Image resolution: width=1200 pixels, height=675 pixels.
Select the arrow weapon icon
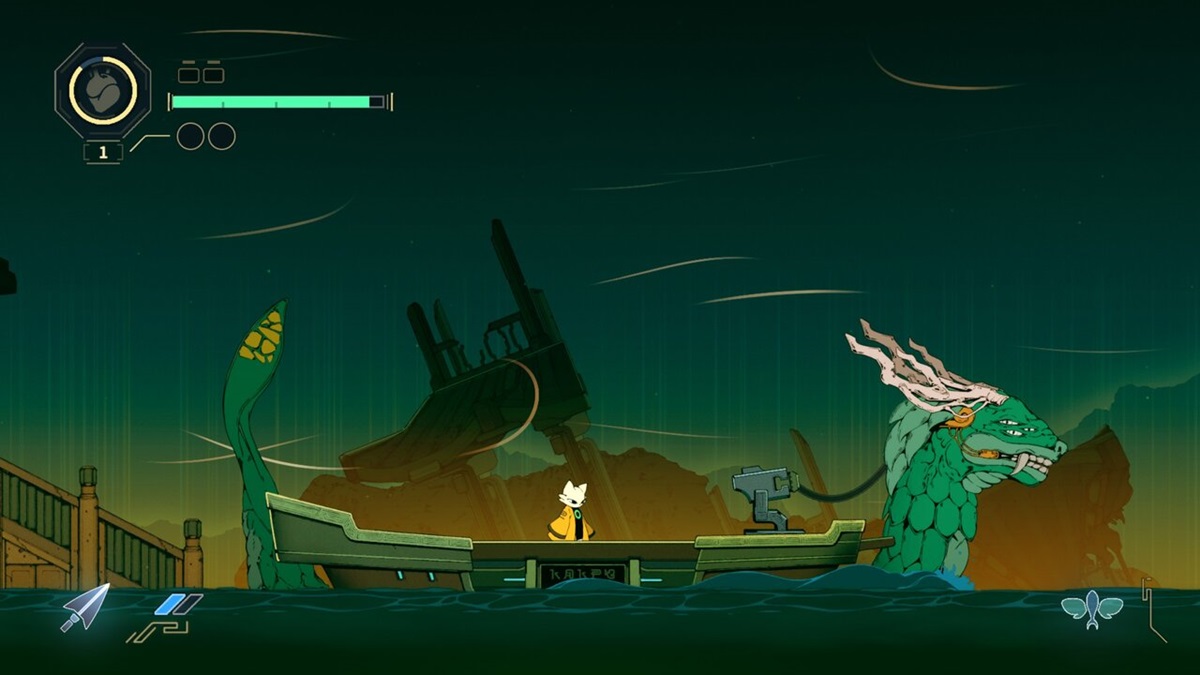(x=85, y=607)
